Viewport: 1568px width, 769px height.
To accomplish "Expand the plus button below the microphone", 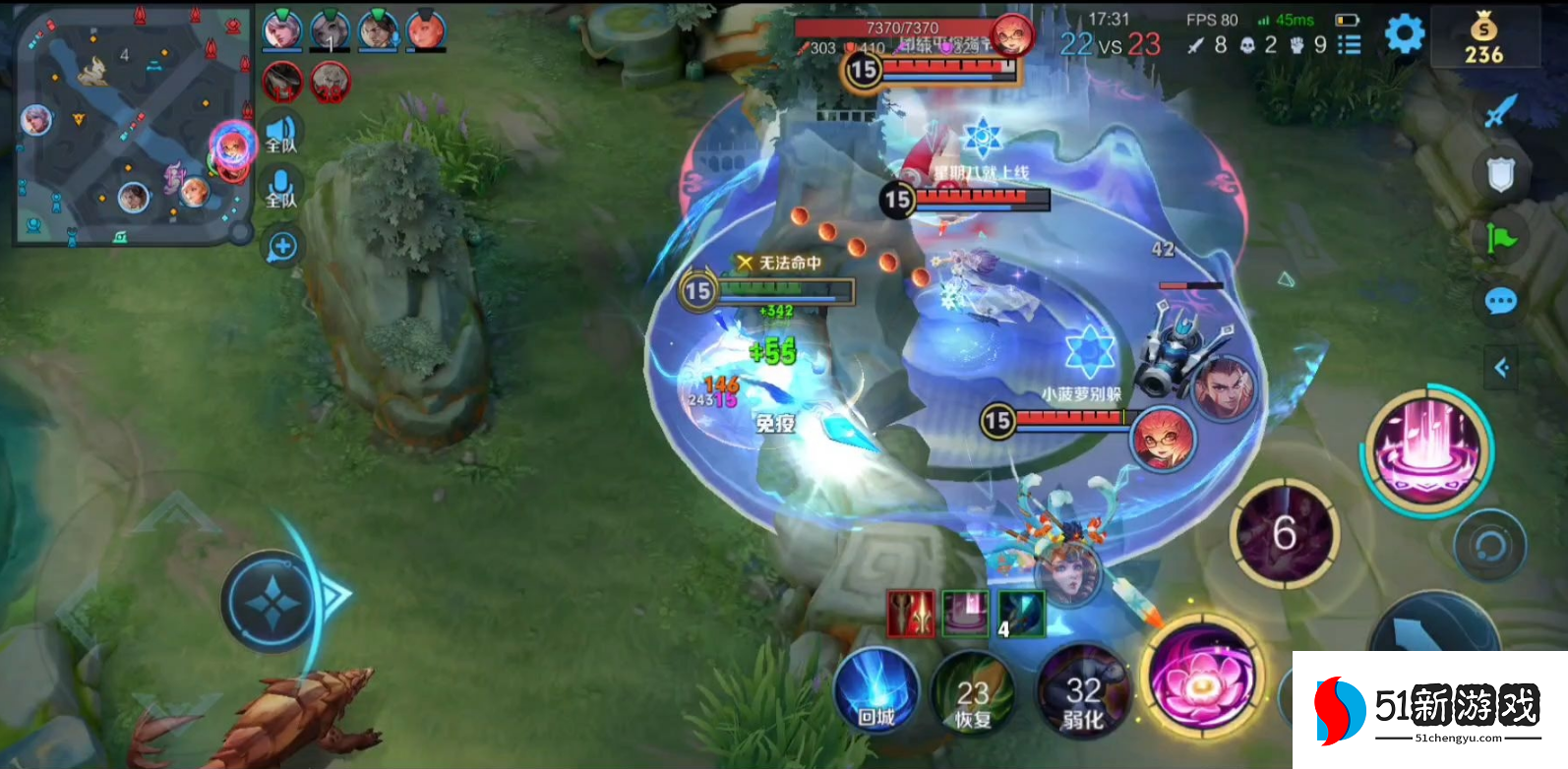I will pos(282,247).
